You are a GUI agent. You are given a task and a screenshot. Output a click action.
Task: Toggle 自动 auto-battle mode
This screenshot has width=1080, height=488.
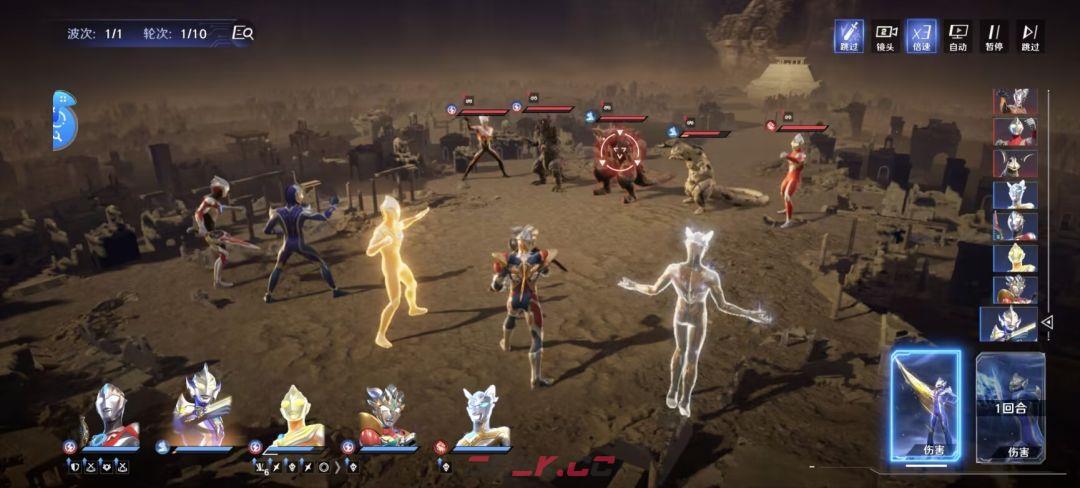click(x=958, y=36)
